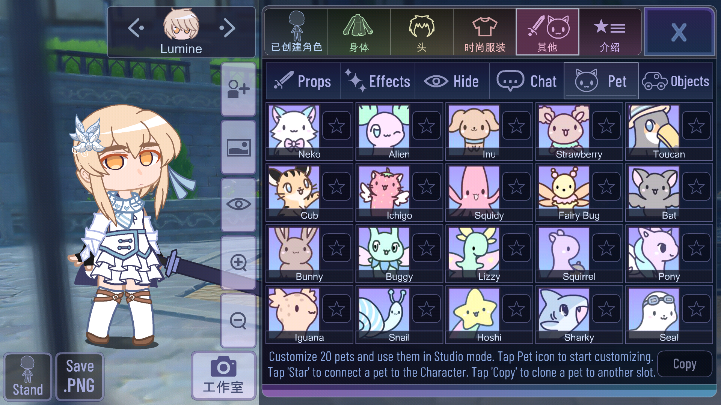Screen dimensions: 721x405
Task: Choose the Hoshi star pet
Action: pyautogui.click(x=472, y=311)
